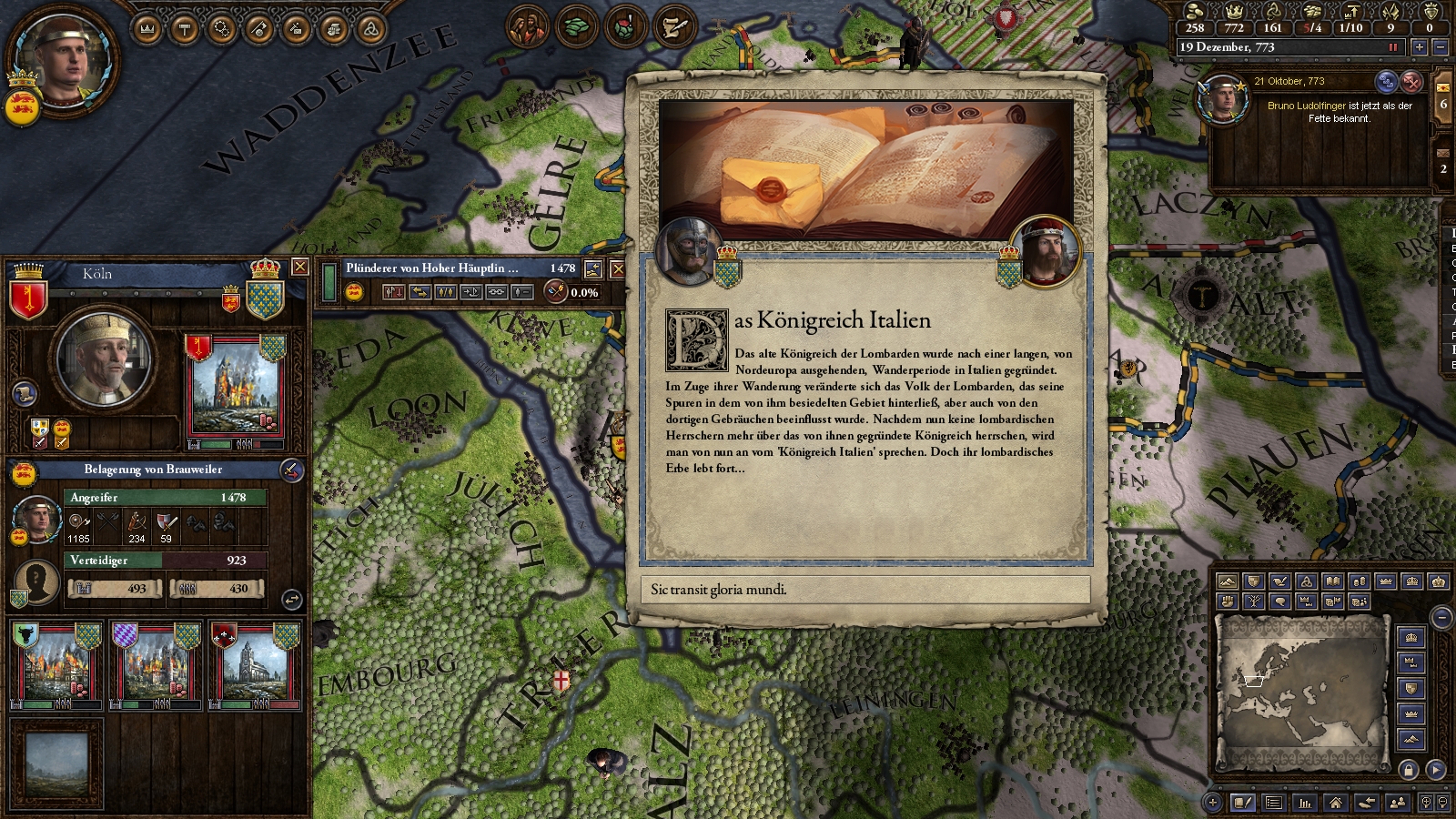Image resolution: width=1456 pixels, height=819 pixels.
Task: Toggle pause on the date bar
Action: (1392, 47)
